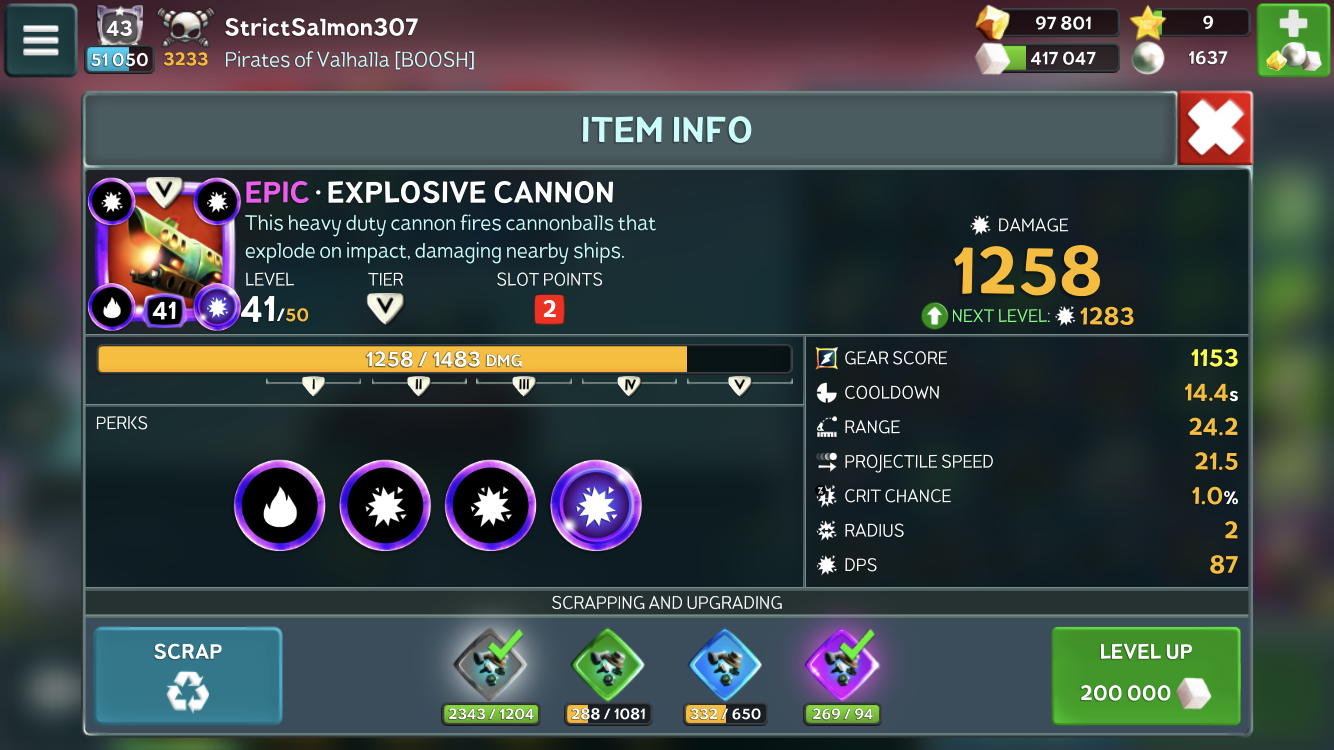Viewport: 1334px width, 750px height.
Task: Level up the cannon for 200 000
Action: point(1146,675)
